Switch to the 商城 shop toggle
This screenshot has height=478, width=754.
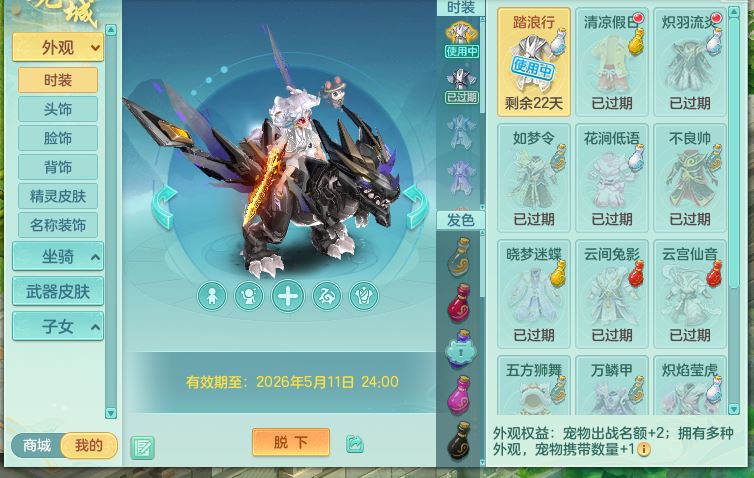coord(36,446)
